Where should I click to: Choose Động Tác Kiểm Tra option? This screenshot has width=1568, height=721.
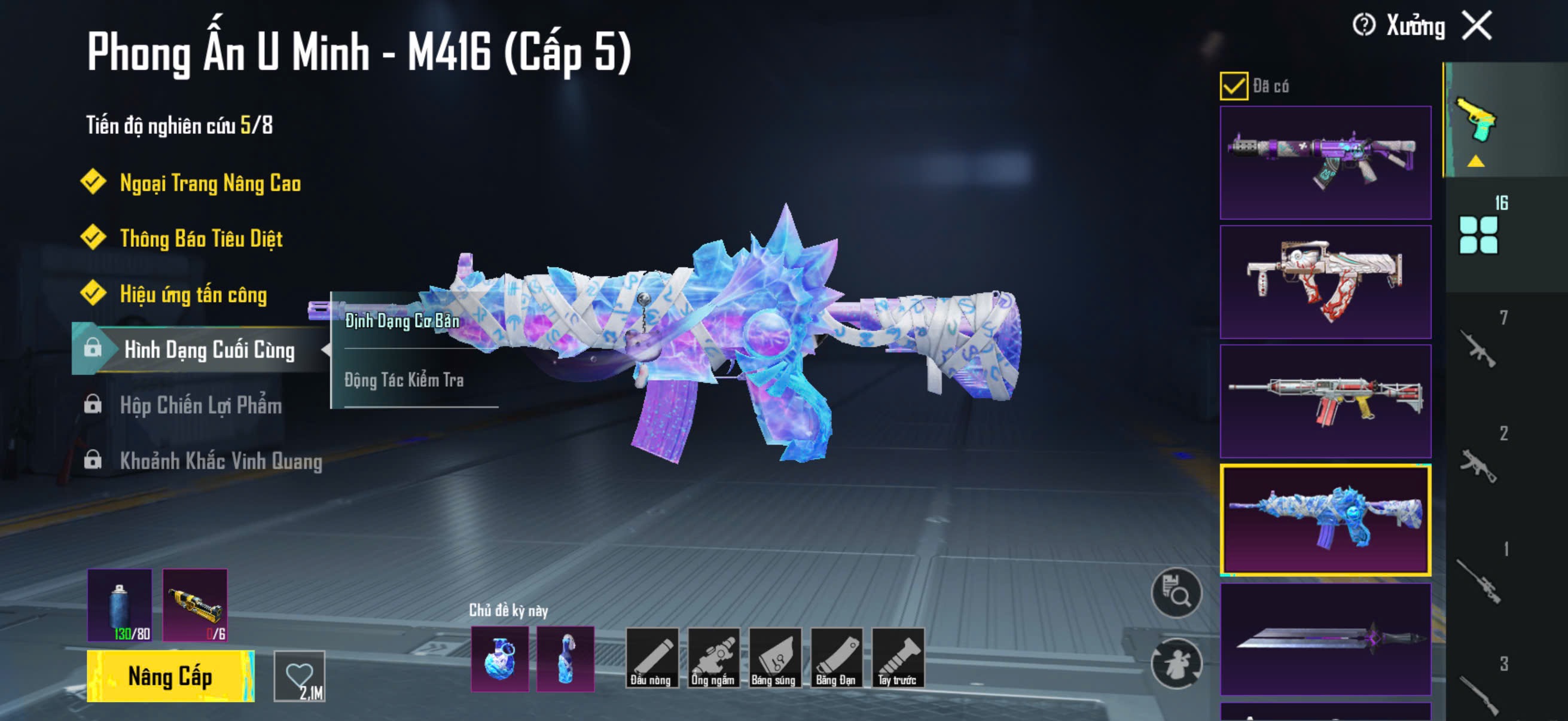tap(404, 380)
